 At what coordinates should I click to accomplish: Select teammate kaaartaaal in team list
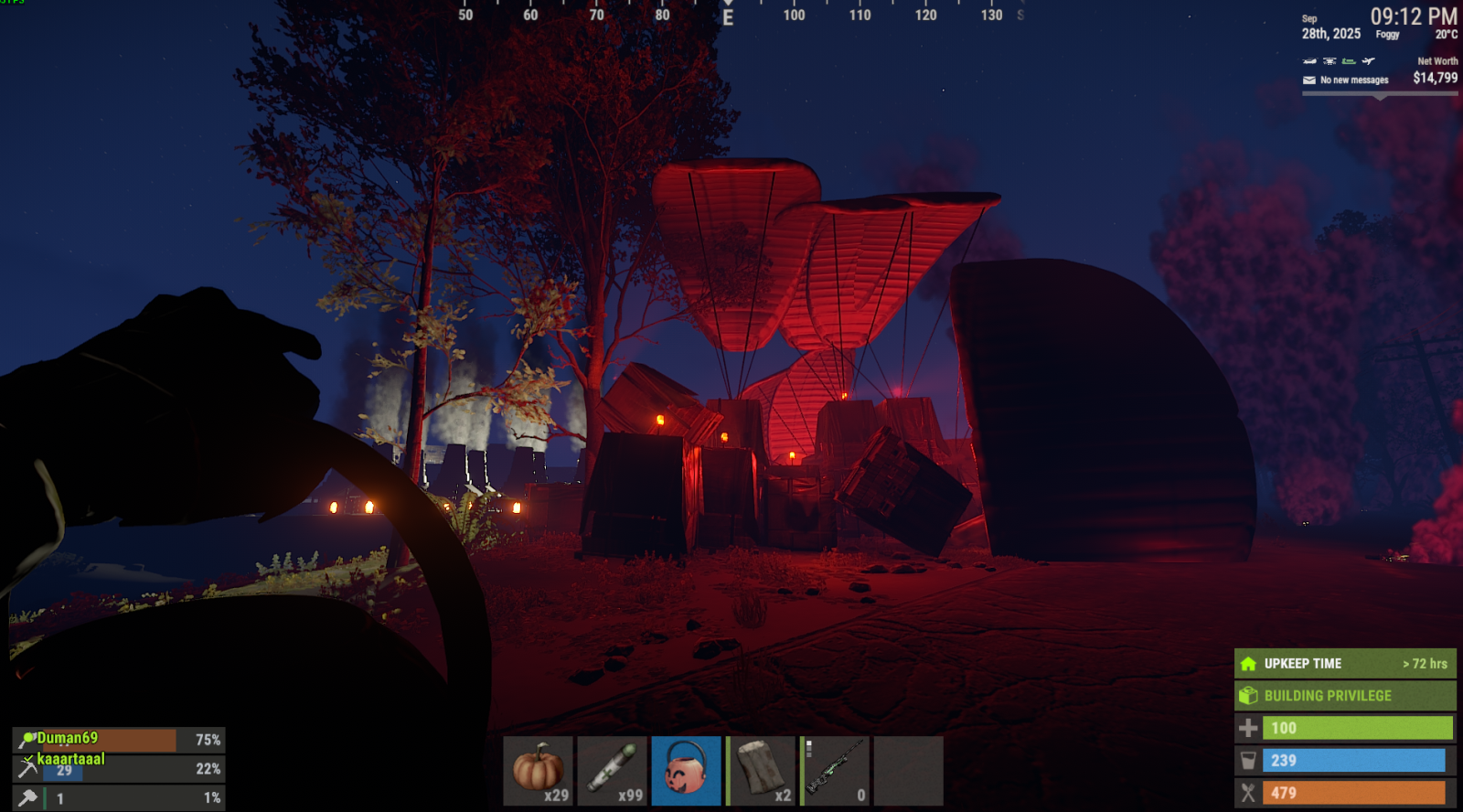70,759
